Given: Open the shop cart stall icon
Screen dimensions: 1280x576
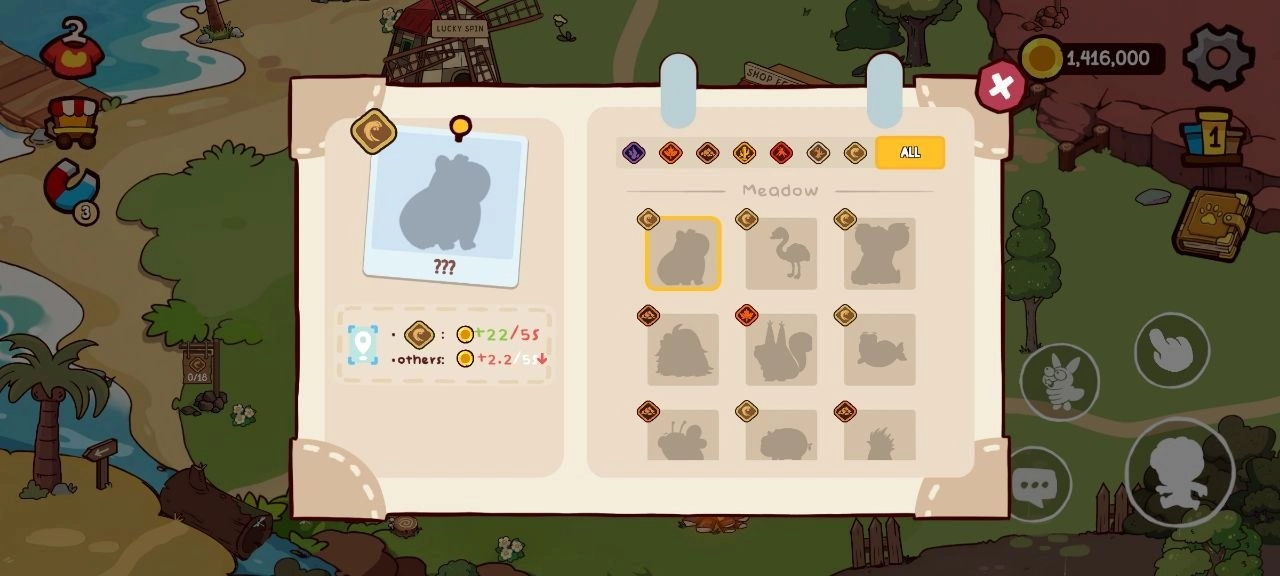Looking at the screenshot, I should coord(73,121).
